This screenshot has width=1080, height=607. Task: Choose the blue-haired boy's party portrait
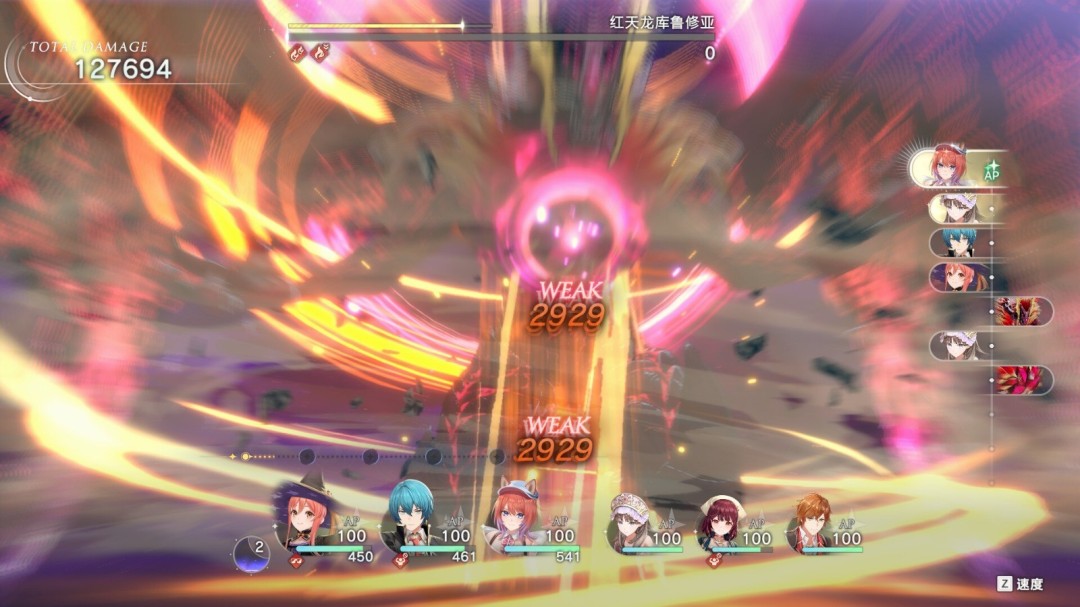tap(408, 519)
